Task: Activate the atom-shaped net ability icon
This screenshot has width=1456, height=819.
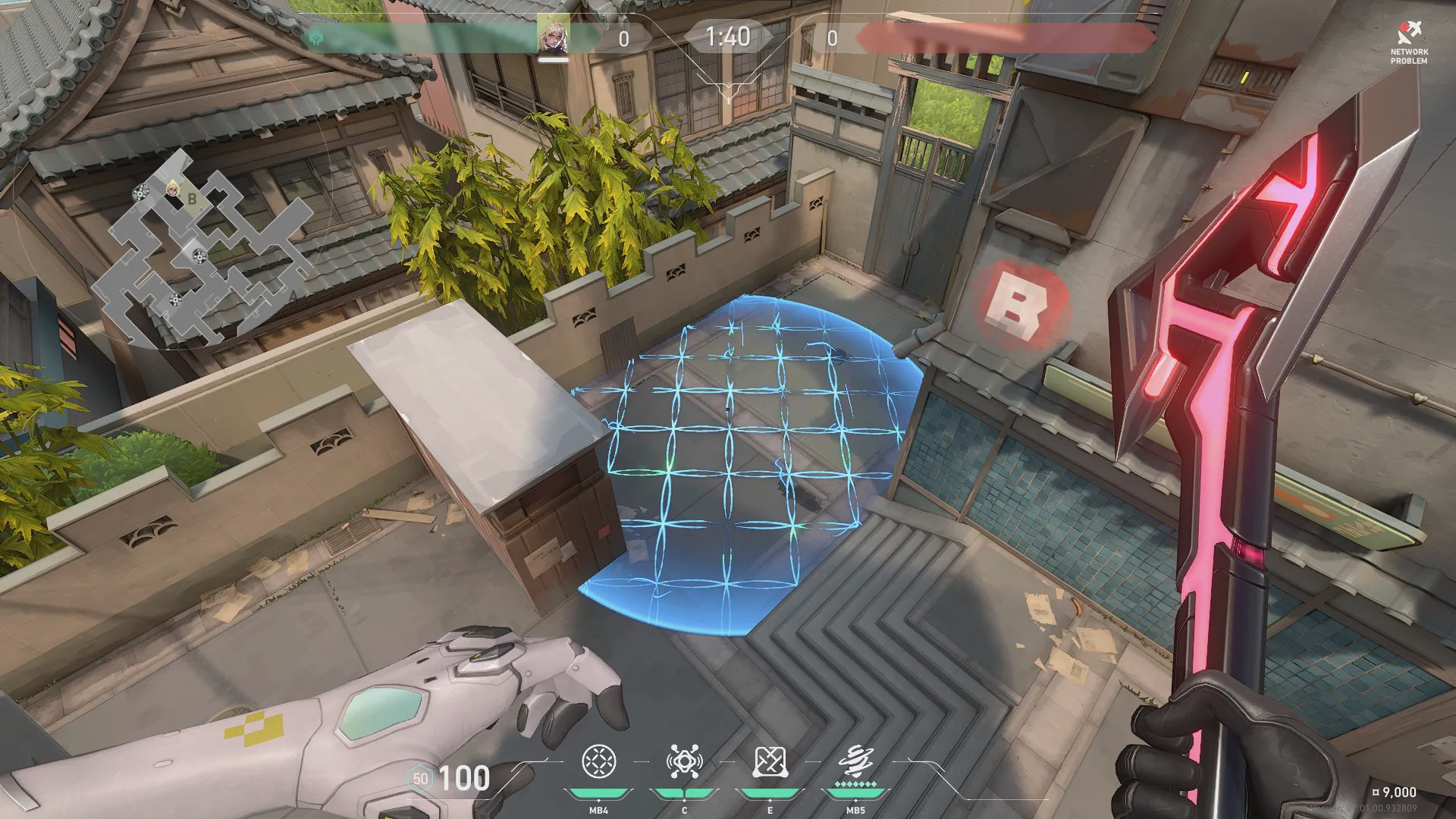Action: [684, 761]
